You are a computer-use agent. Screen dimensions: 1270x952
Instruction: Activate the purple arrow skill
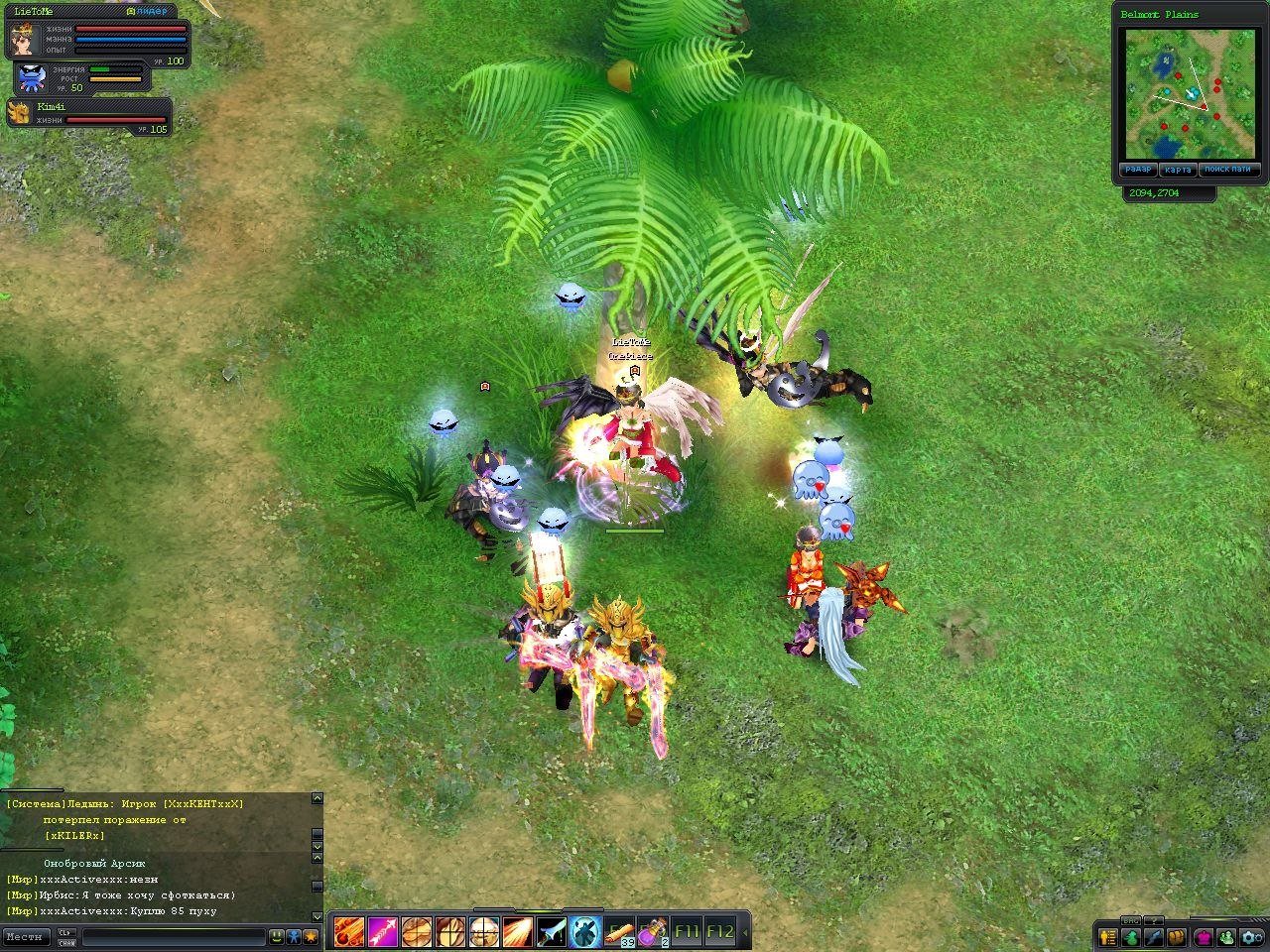click(382, 932)
